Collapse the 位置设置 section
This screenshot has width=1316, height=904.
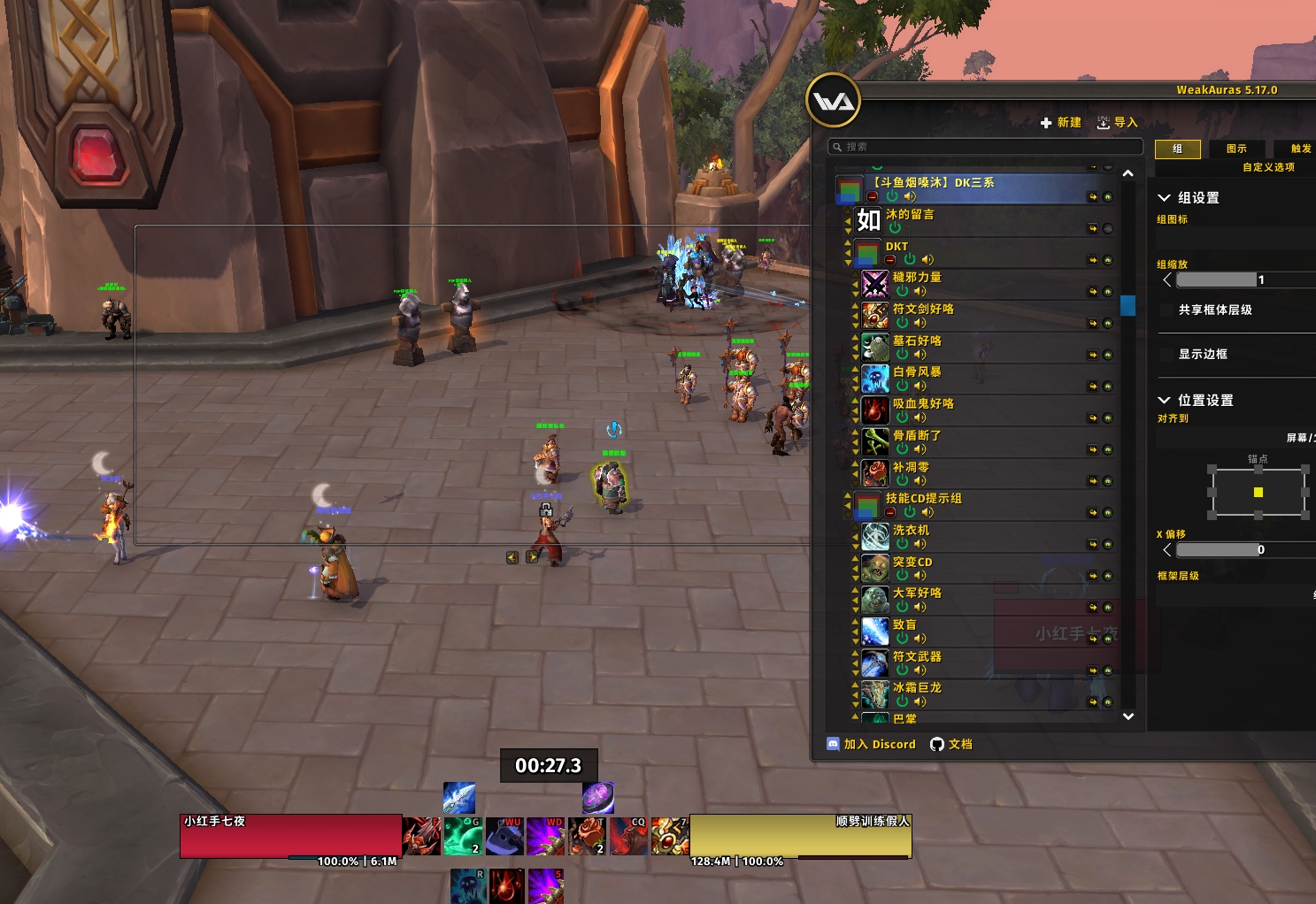[1165, 401]
